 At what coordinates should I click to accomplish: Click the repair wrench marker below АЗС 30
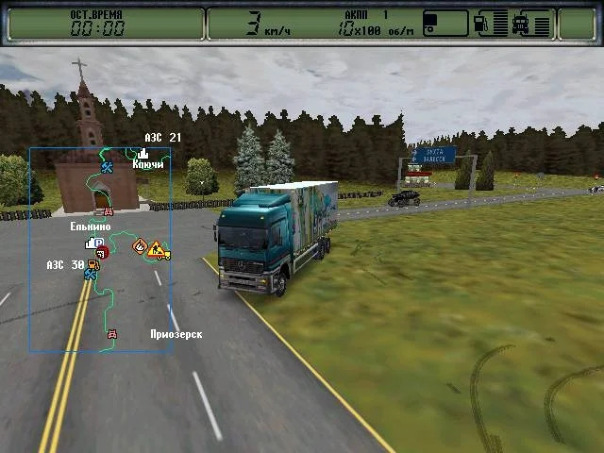coord(89,276)
